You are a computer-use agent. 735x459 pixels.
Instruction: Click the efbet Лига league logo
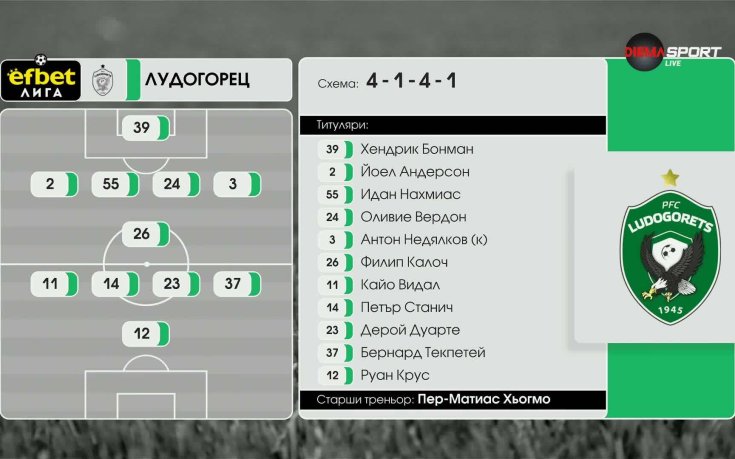click(x=41, y=80)
